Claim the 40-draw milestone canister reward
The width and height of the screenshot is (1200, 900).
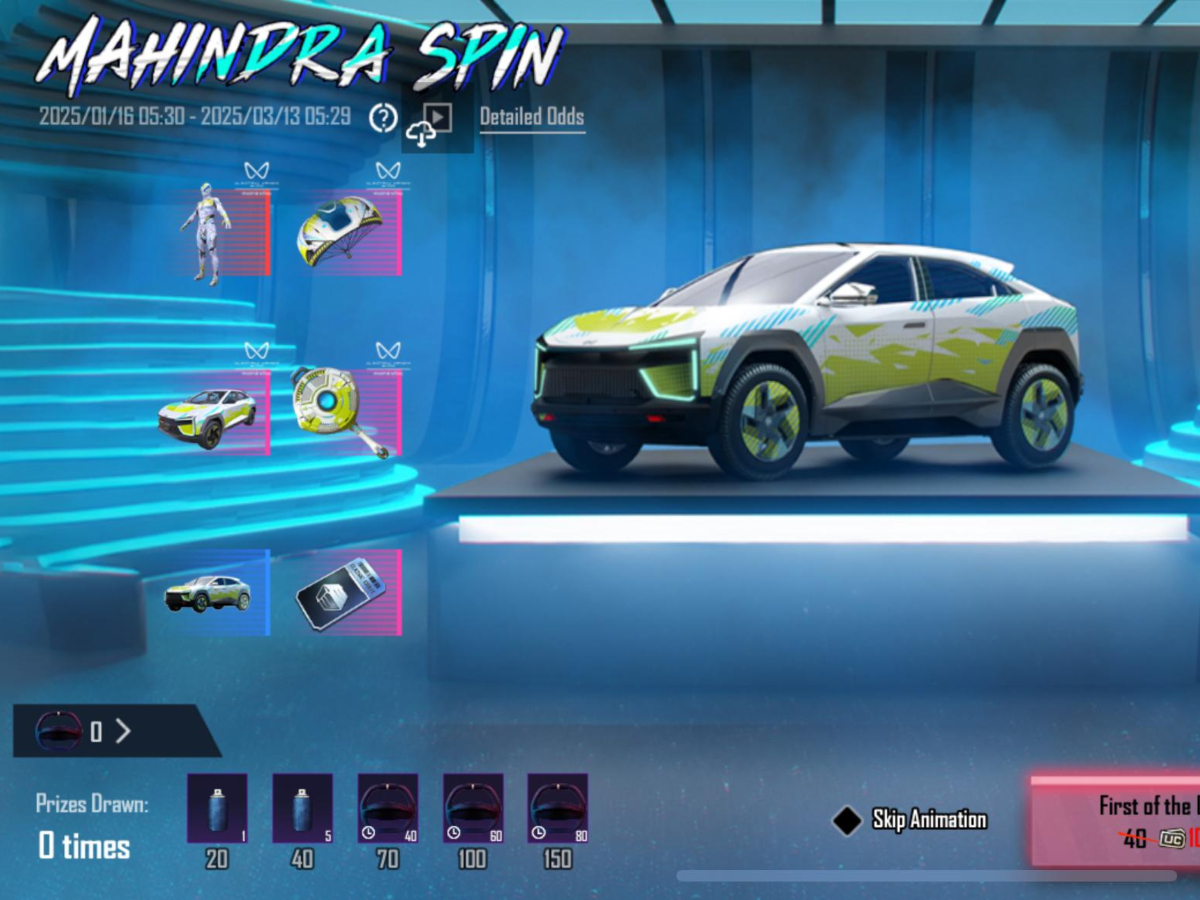pyautogui.click(x=302, y=808)
